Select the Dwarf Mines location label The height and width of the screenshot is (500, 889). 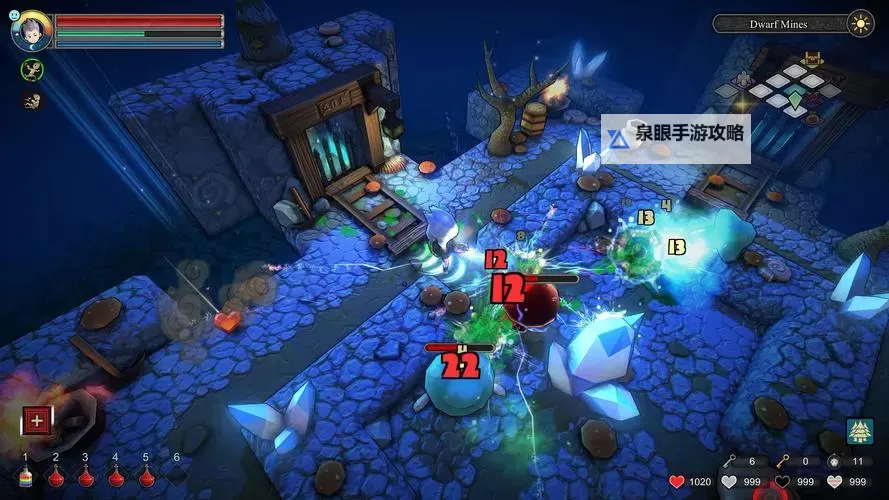click(778, 23)
